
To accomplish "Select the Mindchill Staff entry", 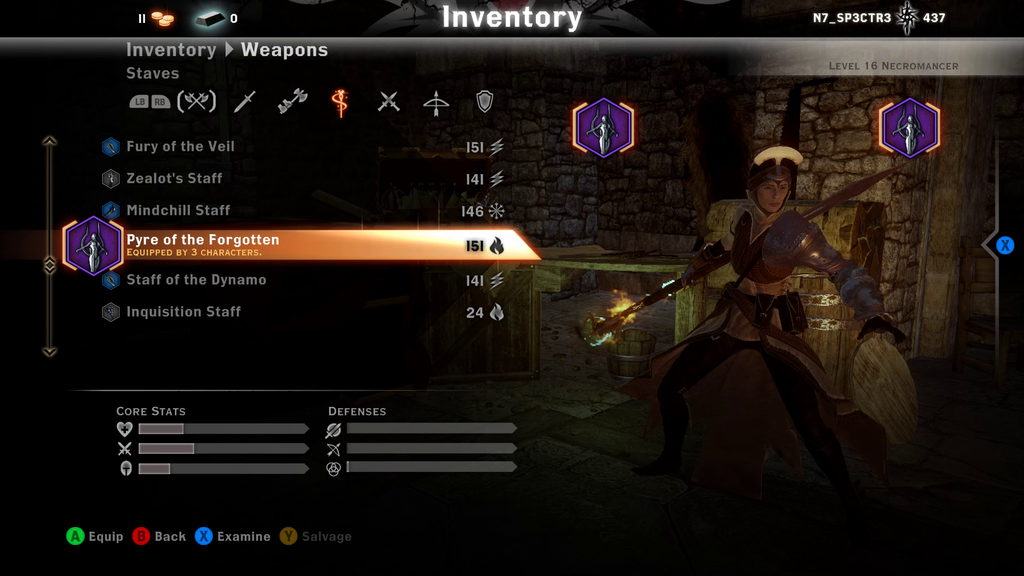I will click(x=178, y=211).
